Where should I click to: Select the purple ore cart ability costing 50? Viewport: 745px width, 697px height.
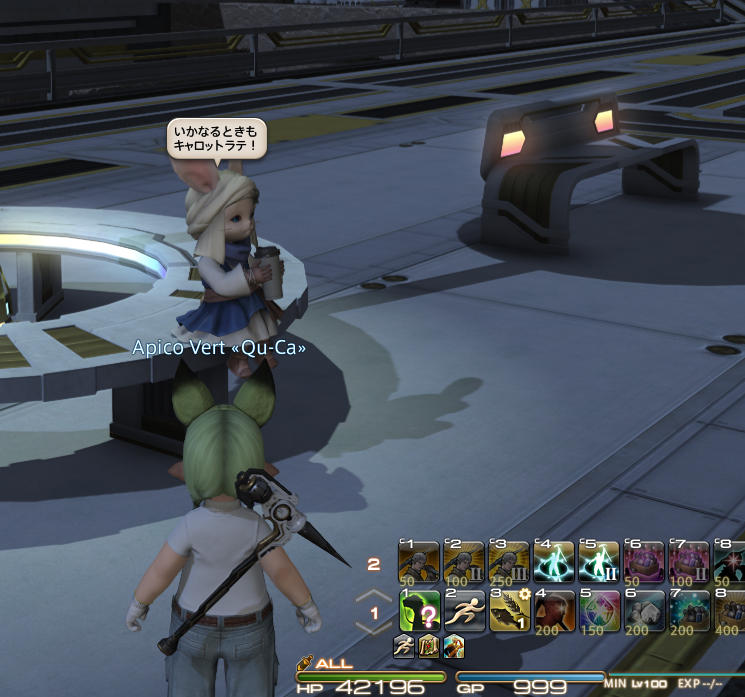(644, 563)
